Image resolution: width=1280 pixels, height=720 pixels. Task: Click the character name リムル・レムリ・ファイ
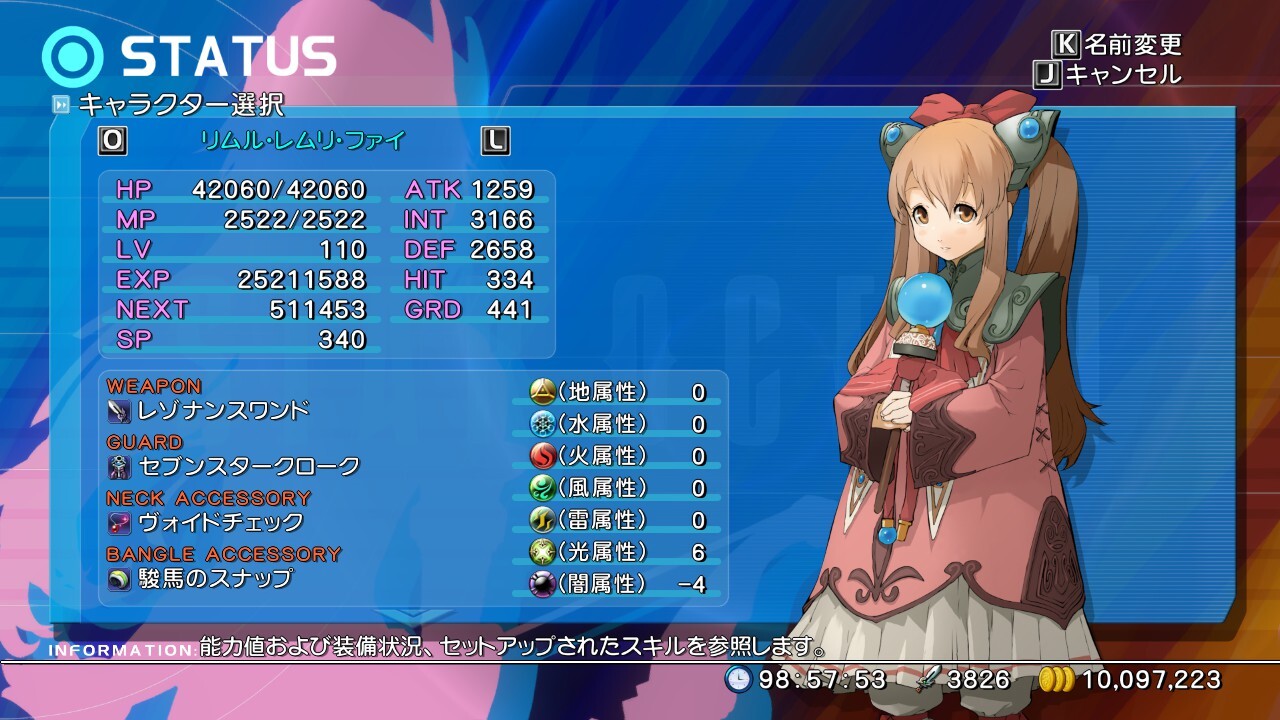pyautogui.click(x=304, y=141)
